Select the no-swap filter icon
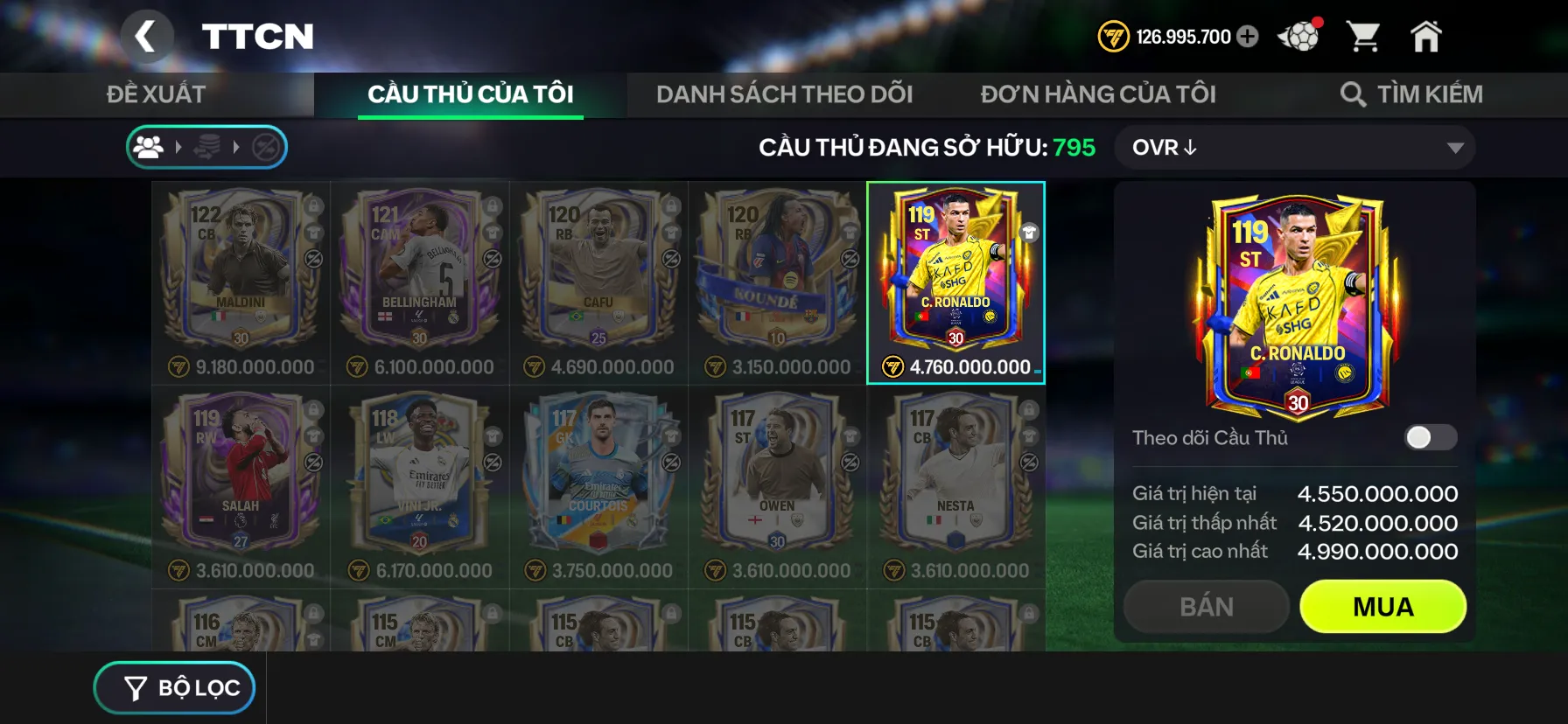 tap(267, 147)
